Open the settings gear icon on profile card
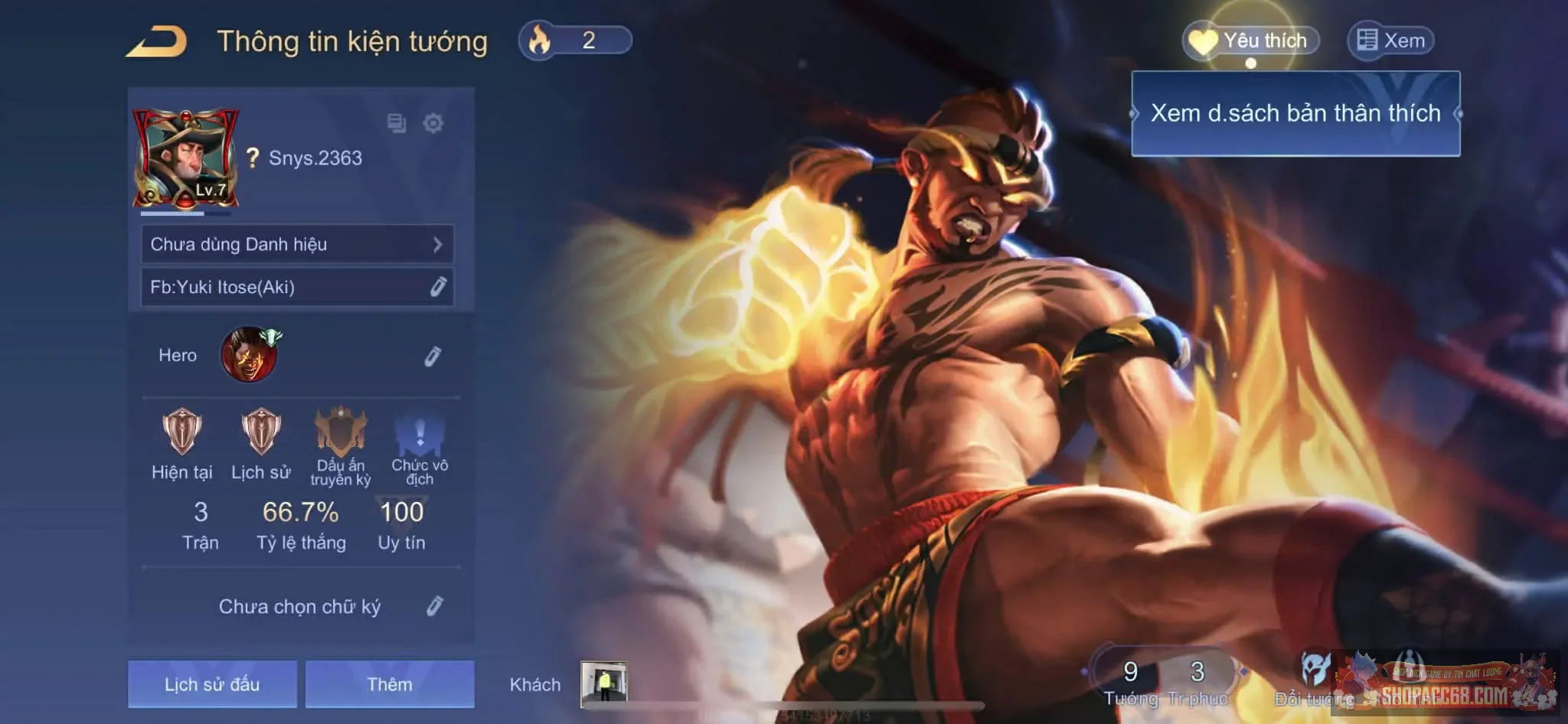This screenshot has height=724, width=1568. [x=433, y=121]
